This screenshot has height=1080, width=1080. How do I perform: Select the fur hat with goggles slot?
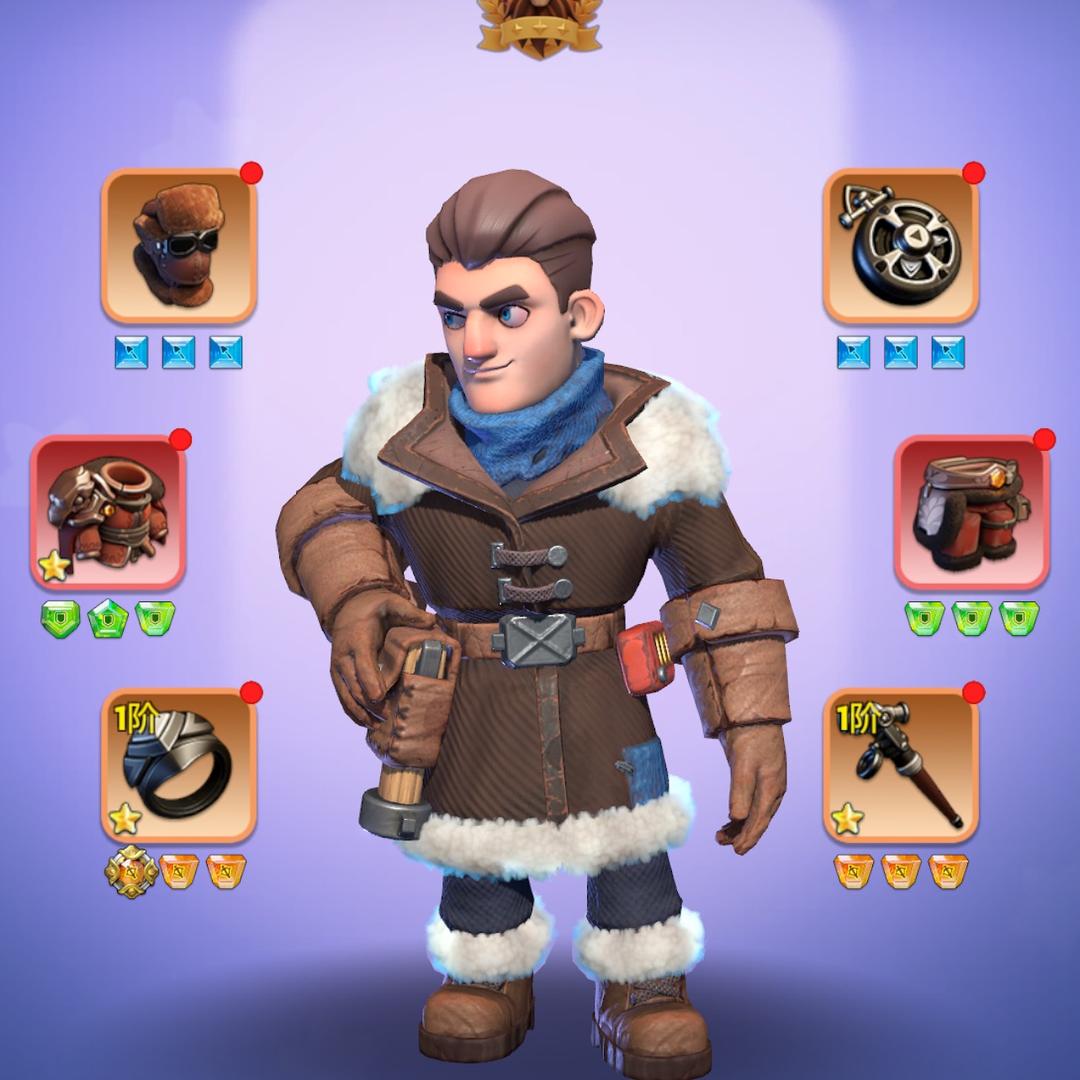(179, 246)
